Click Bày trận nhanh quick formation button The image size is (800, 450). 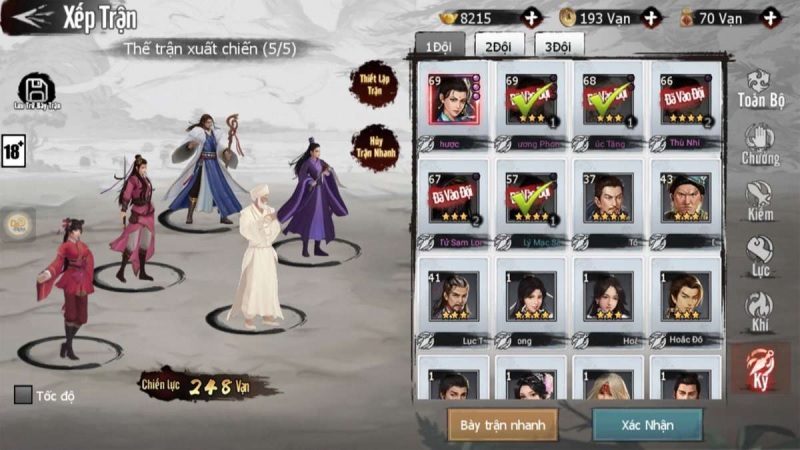pos(502,424)
